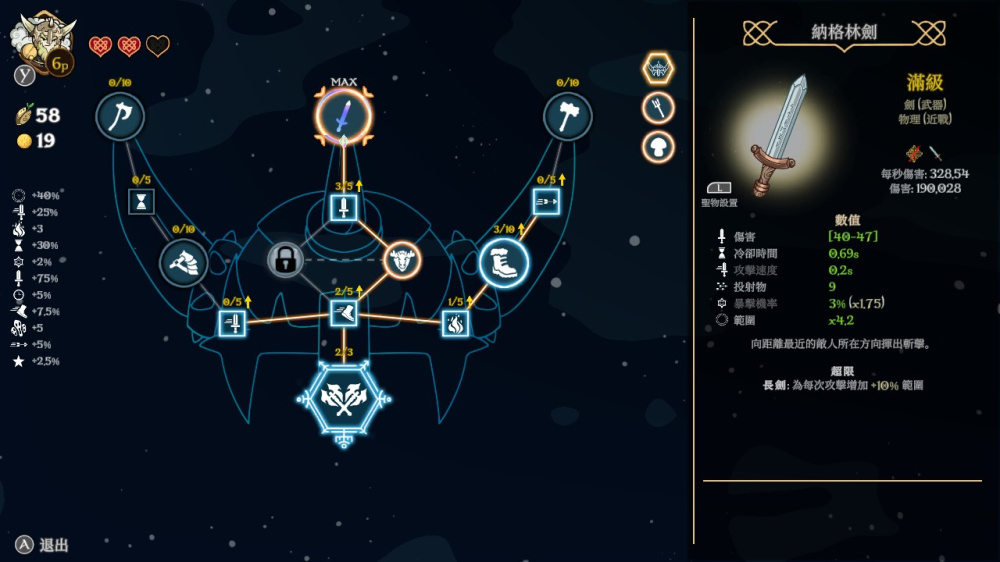Select the maxed Nagelring sword node
The image size is (1000, 562).
tap(343, 116)
